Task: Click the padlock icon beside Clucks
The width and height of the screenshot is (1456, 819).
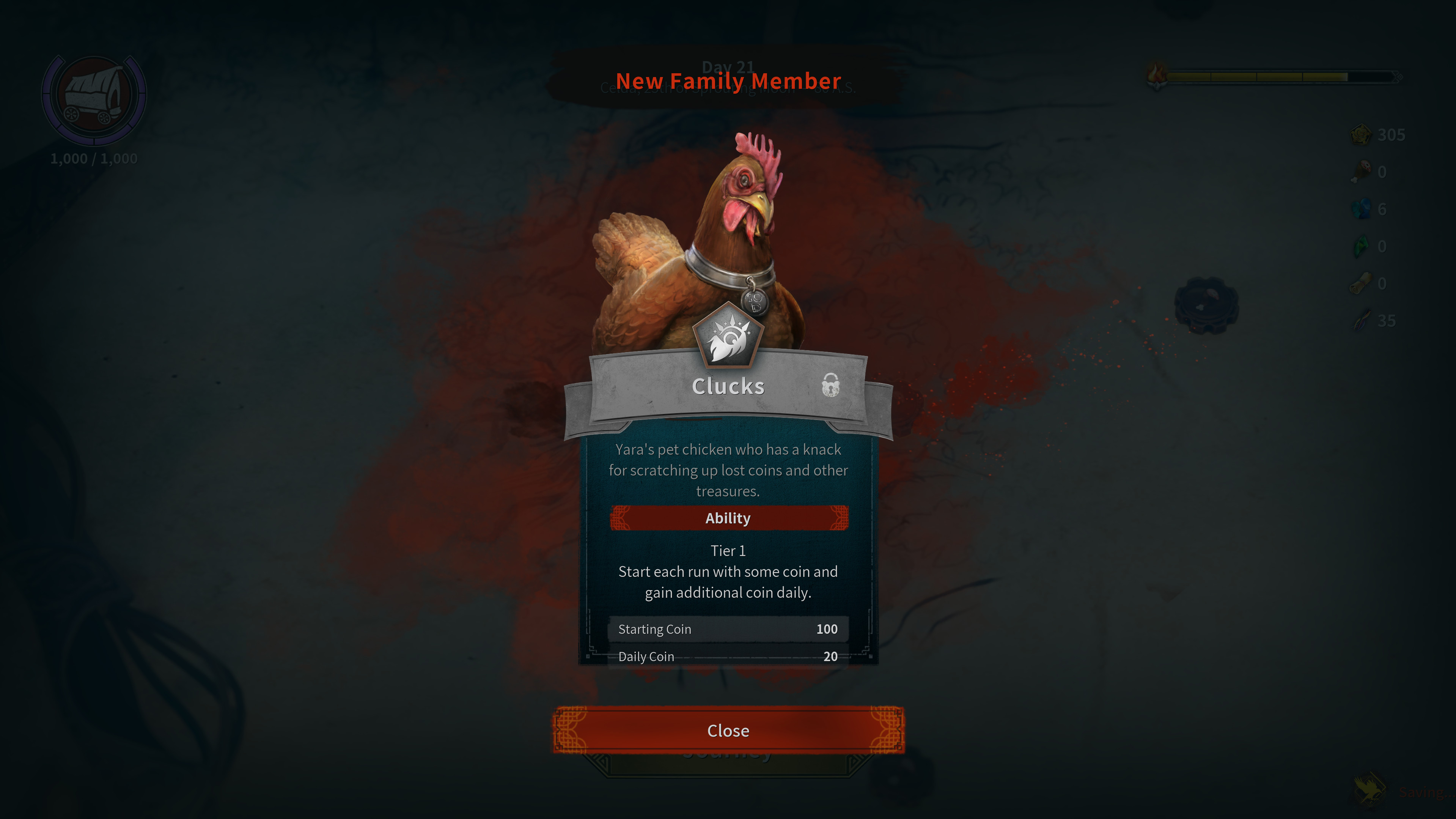Action: click(x=830, y=385)
